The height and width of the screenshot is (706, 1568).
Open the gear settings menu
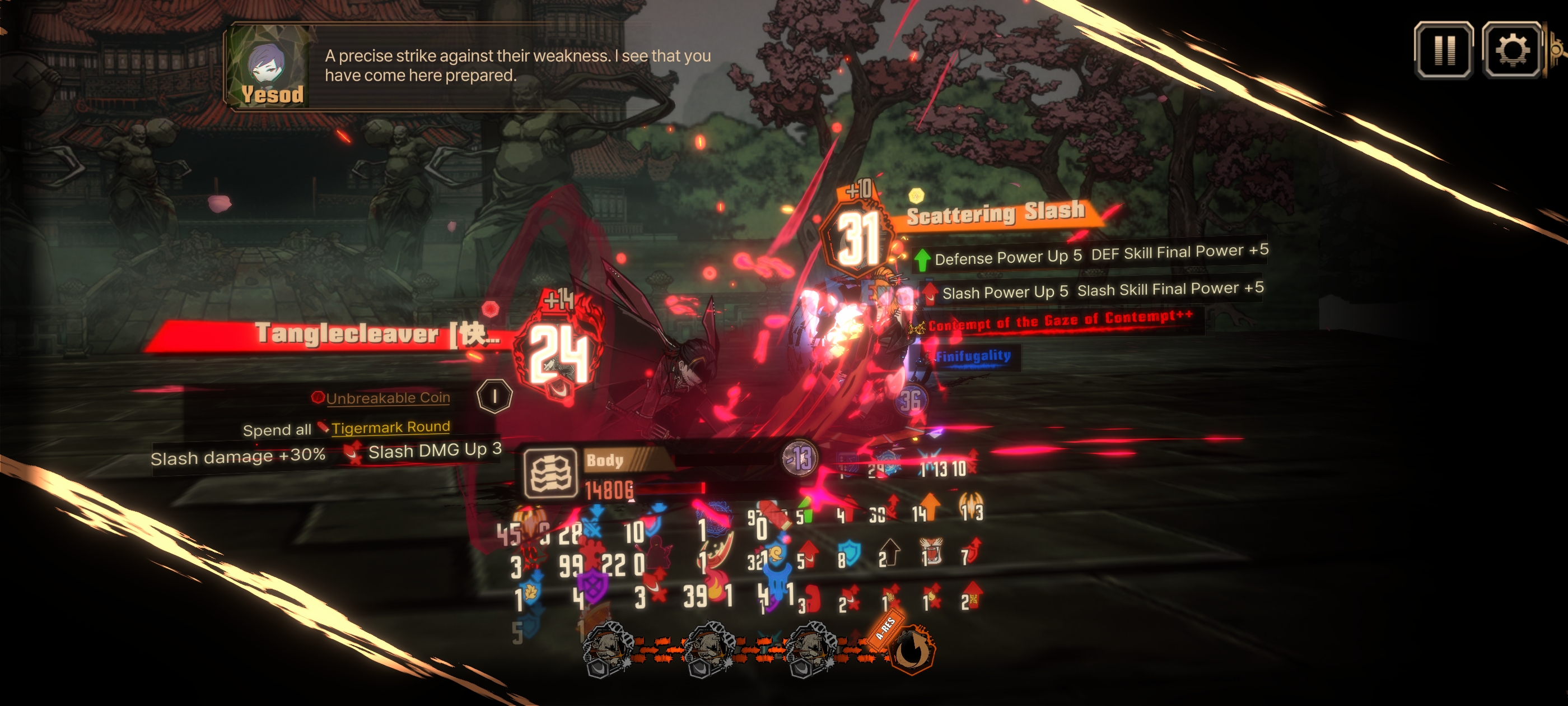click(1511, 50)
